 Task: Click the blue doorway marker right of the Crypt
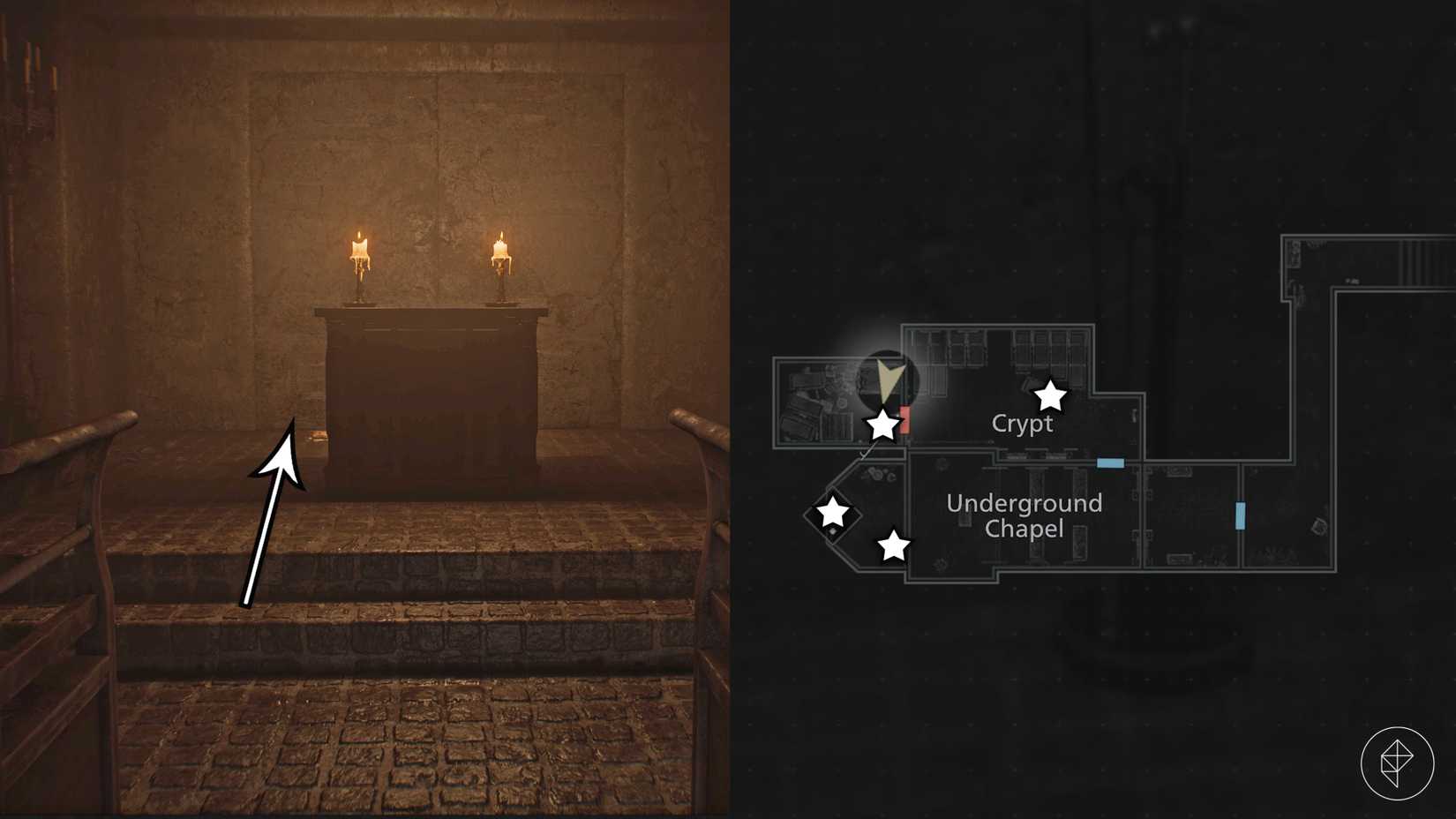pyautogui.click(x=1111, y=461)
